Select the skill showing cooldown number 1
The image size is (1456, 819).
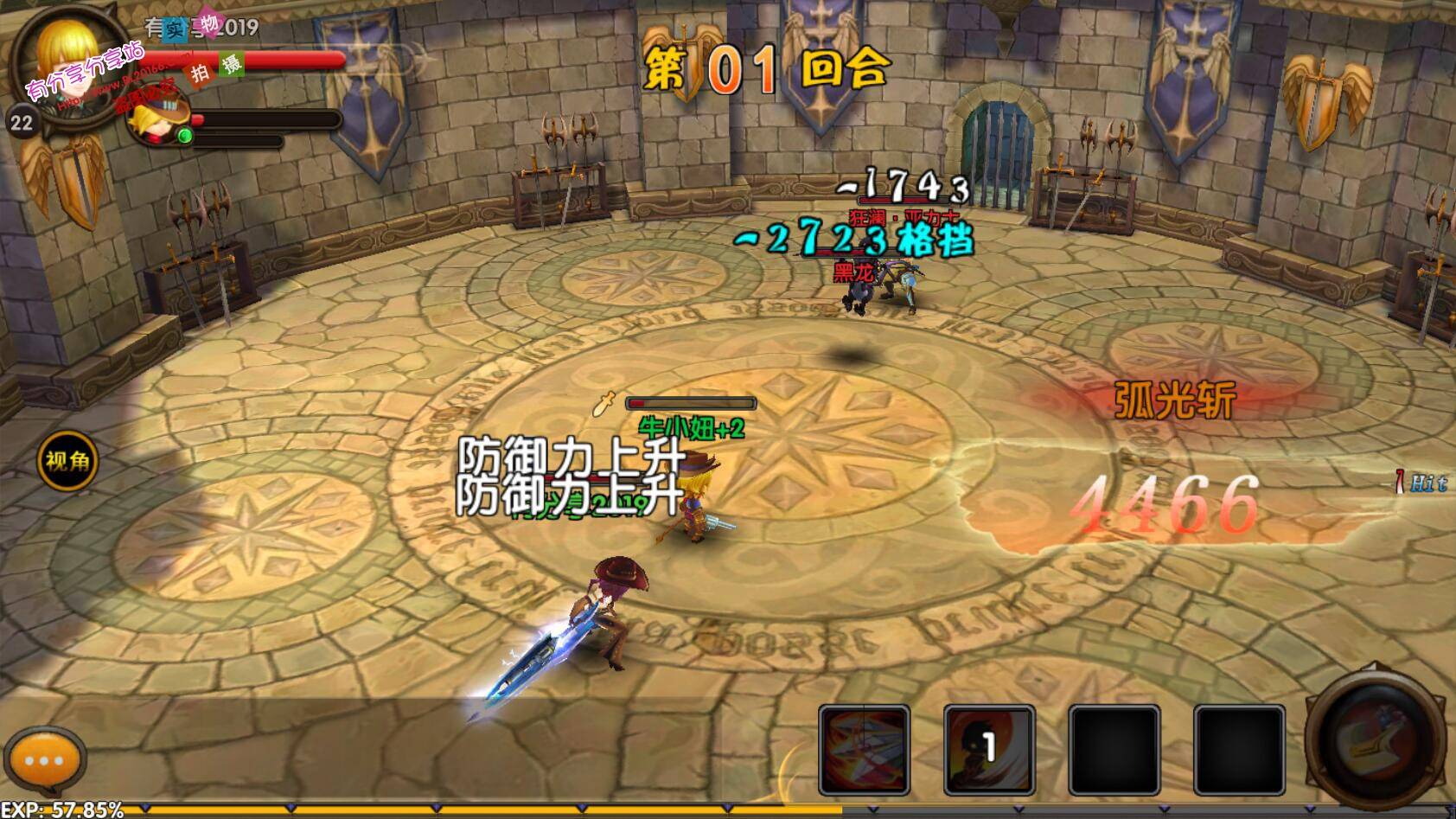(x=989, y=749)
